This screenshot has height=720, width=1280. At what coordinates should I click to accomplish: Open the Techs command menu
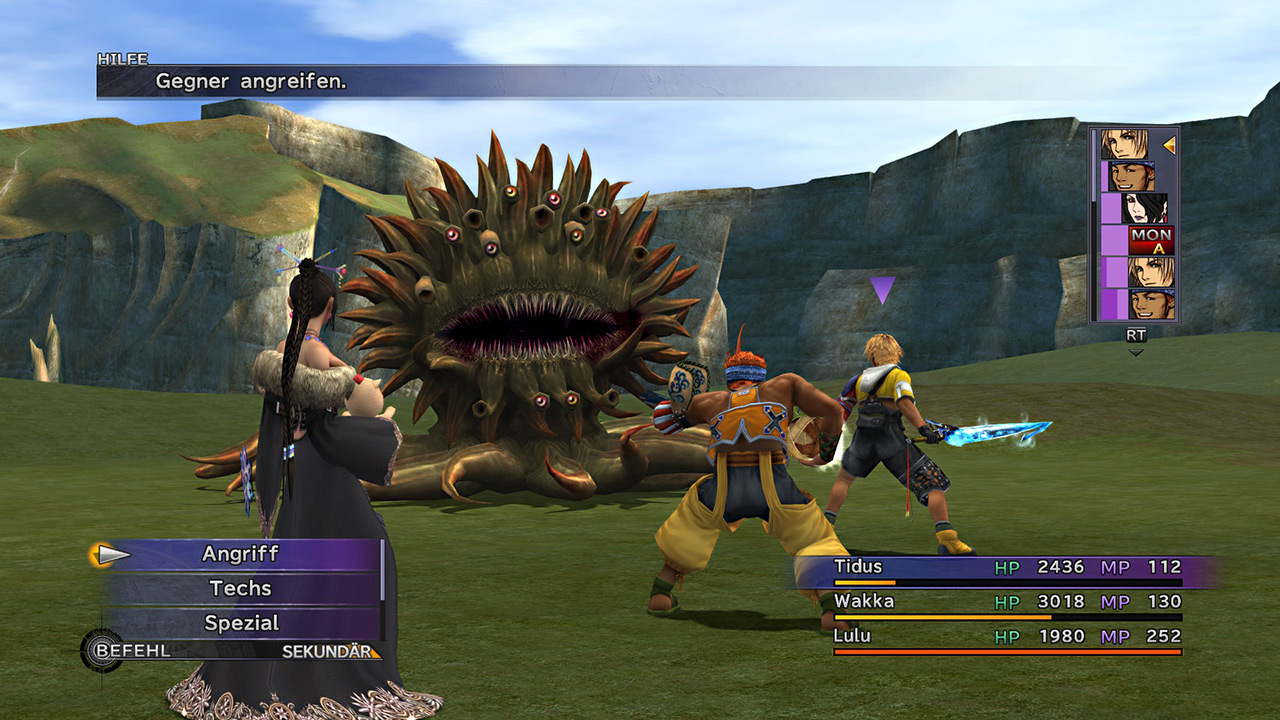(240, 588)
